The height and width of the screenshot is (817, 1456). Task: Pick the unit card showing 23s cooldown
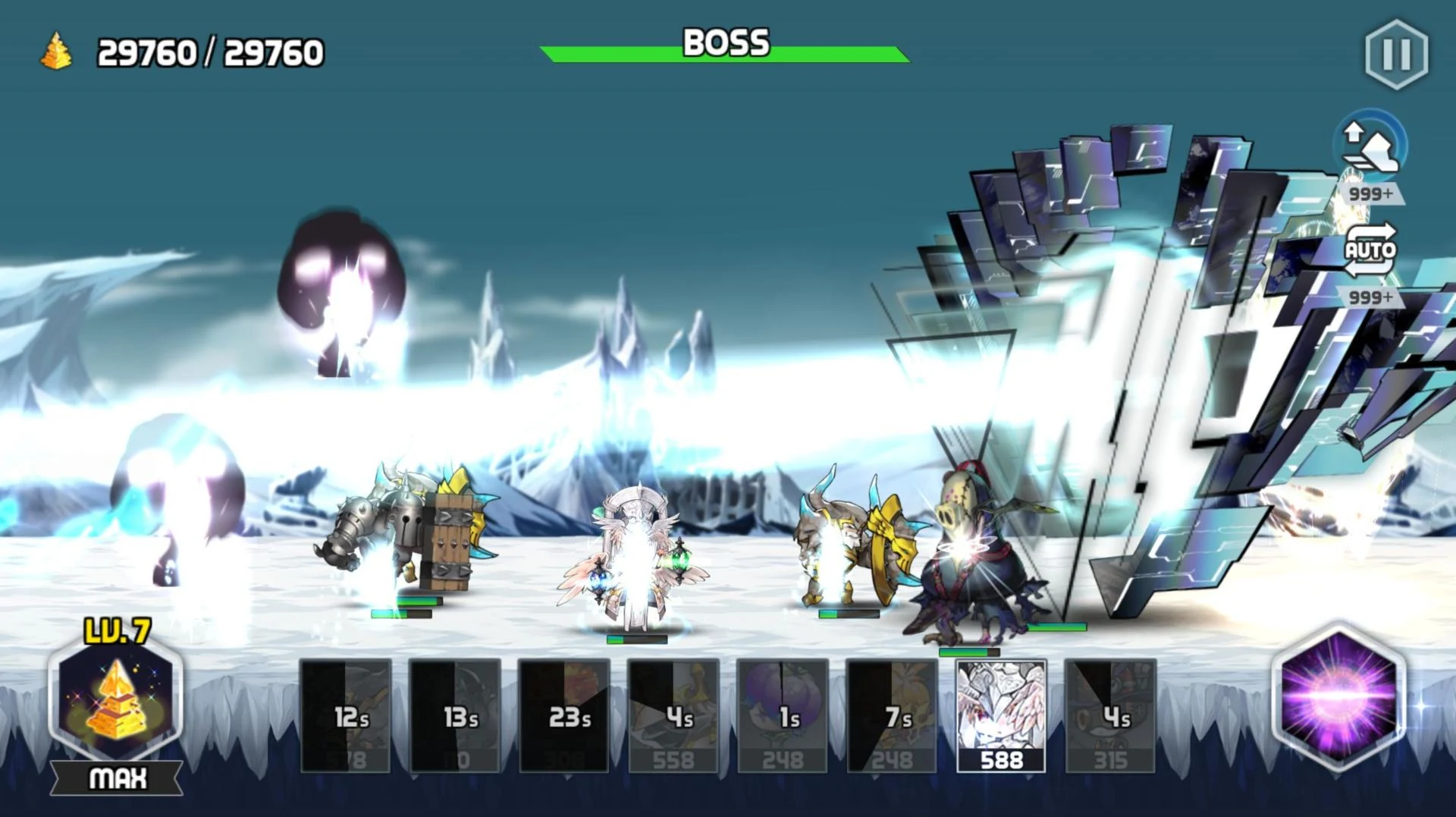point(564,716)
